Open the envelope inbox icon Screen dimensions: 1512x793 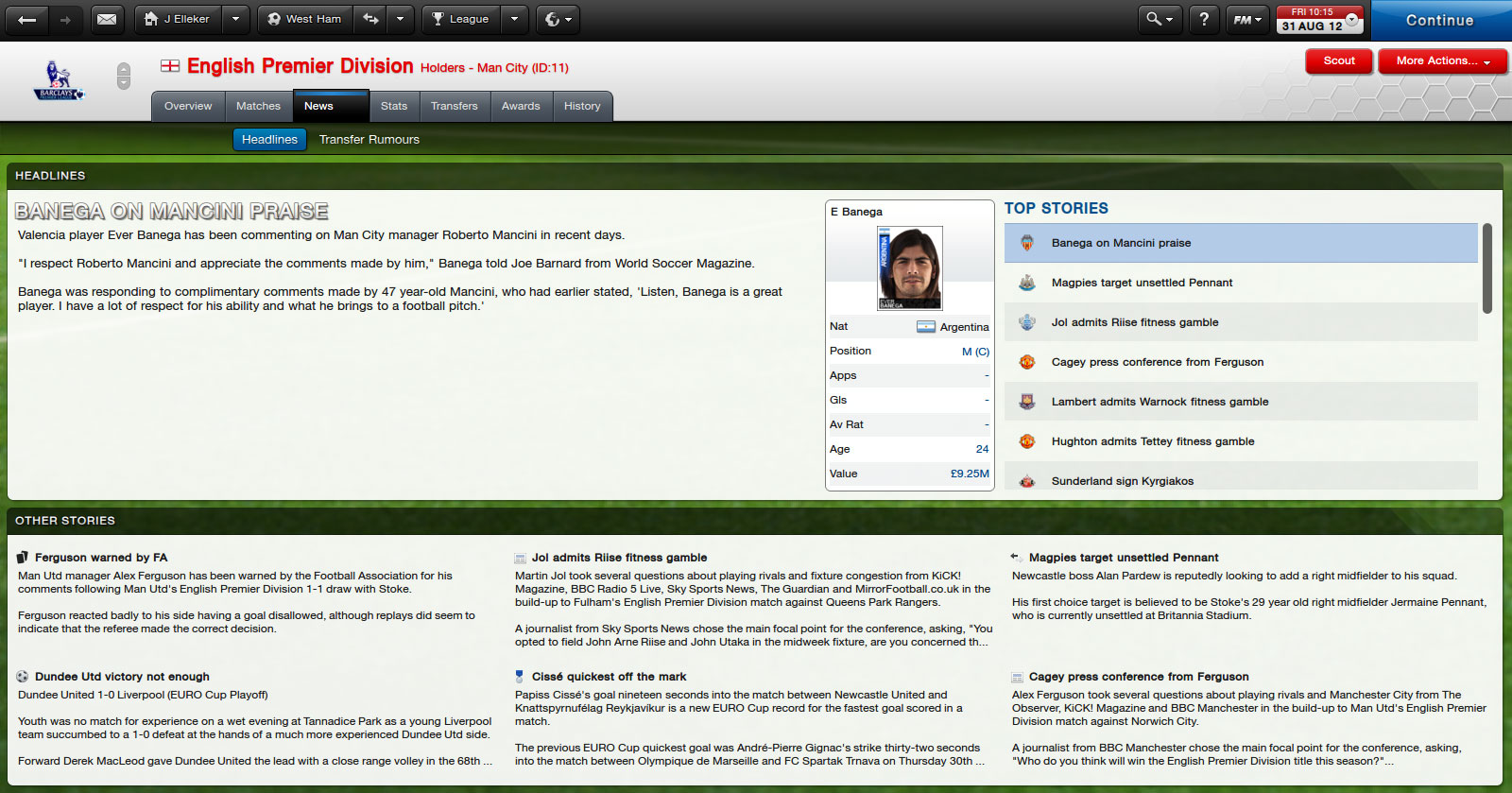tap(107, 19)
